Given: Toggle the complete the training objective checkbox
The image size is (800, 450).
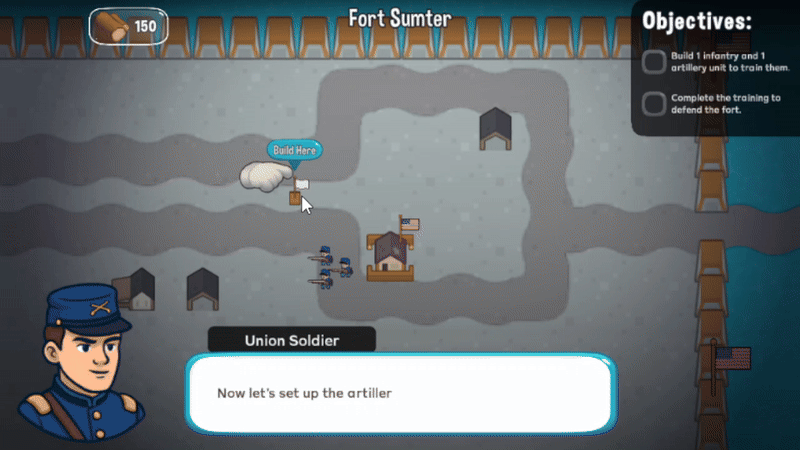Looking at the screenshot, I should coord(654,103).
